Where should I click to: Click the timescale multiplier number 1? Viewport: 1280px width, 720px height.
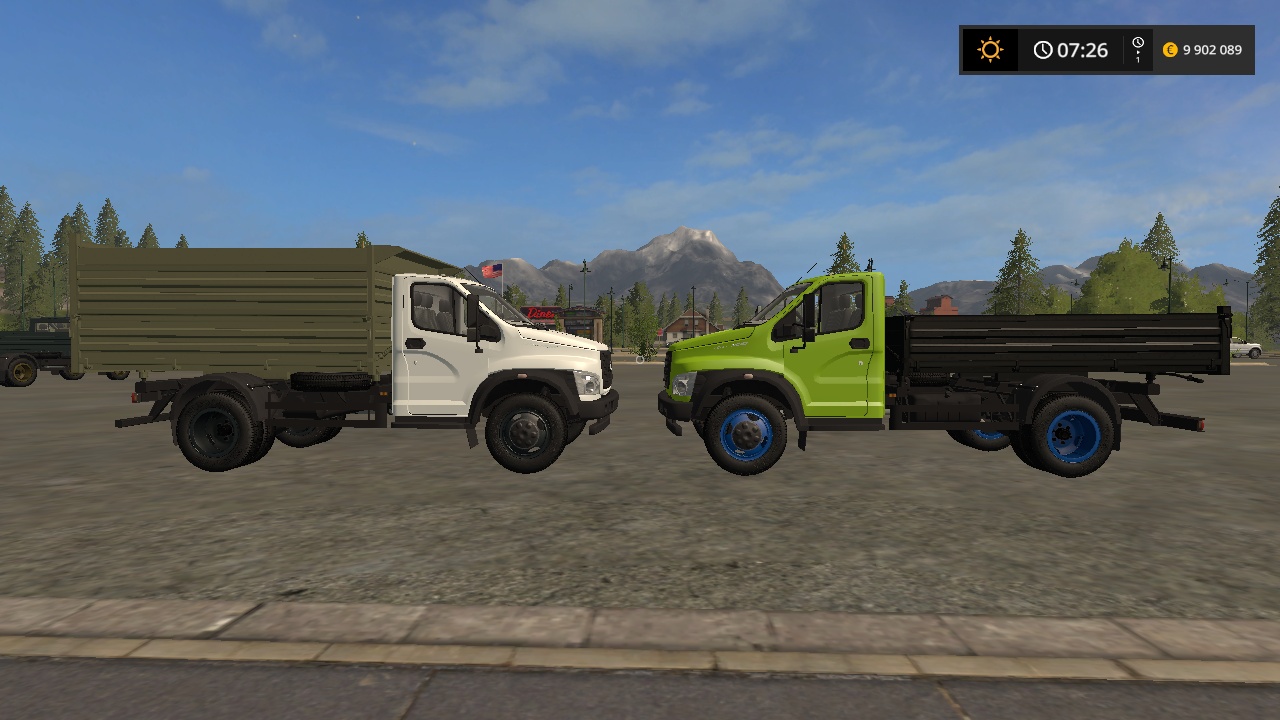coord(1138,60)
